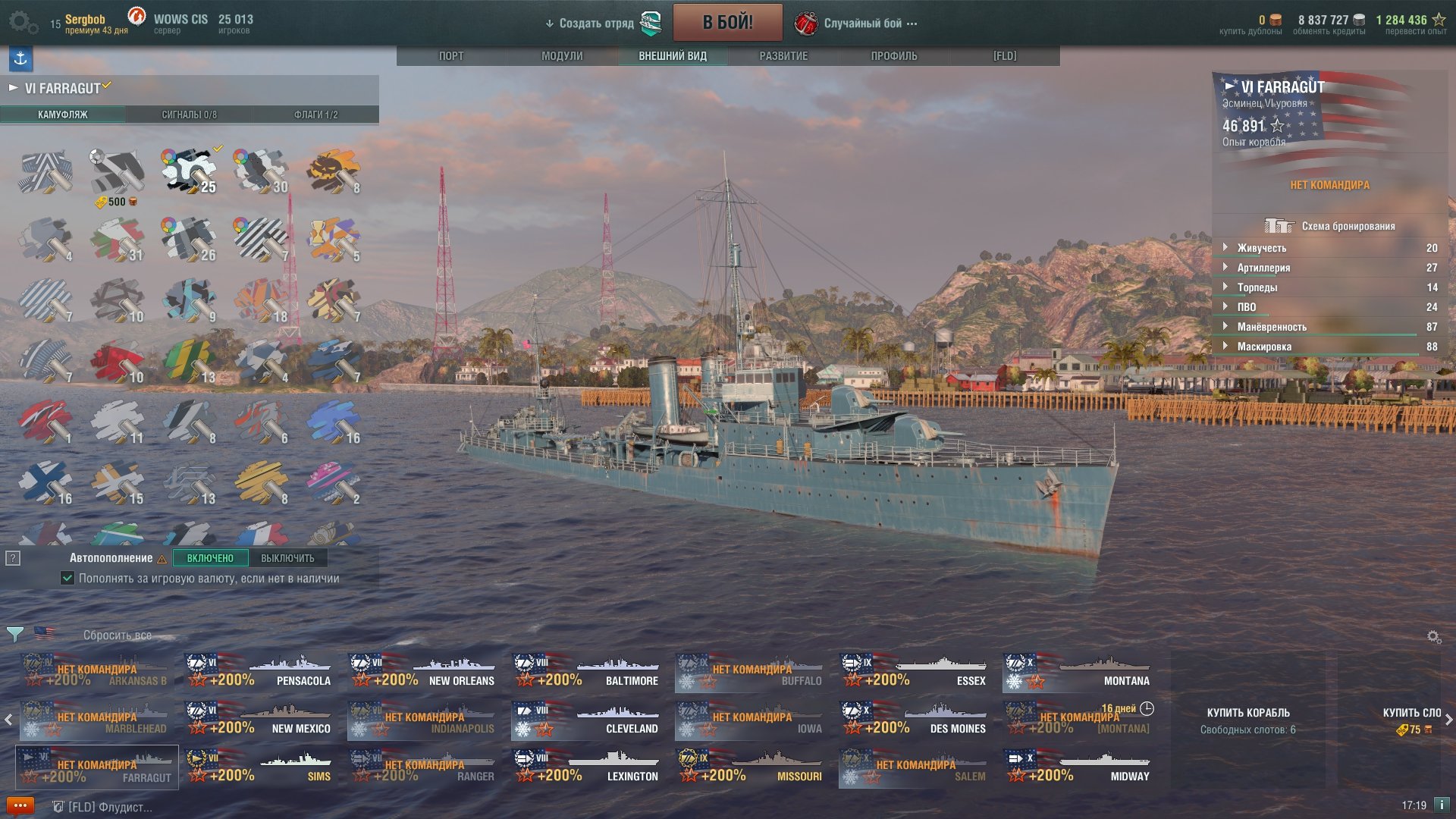Buy a new ship via КУПИТЬ КОРАБЛЬ
Image resolution: width=1456 pixels, height=819 pixels.
point(1248,713)
